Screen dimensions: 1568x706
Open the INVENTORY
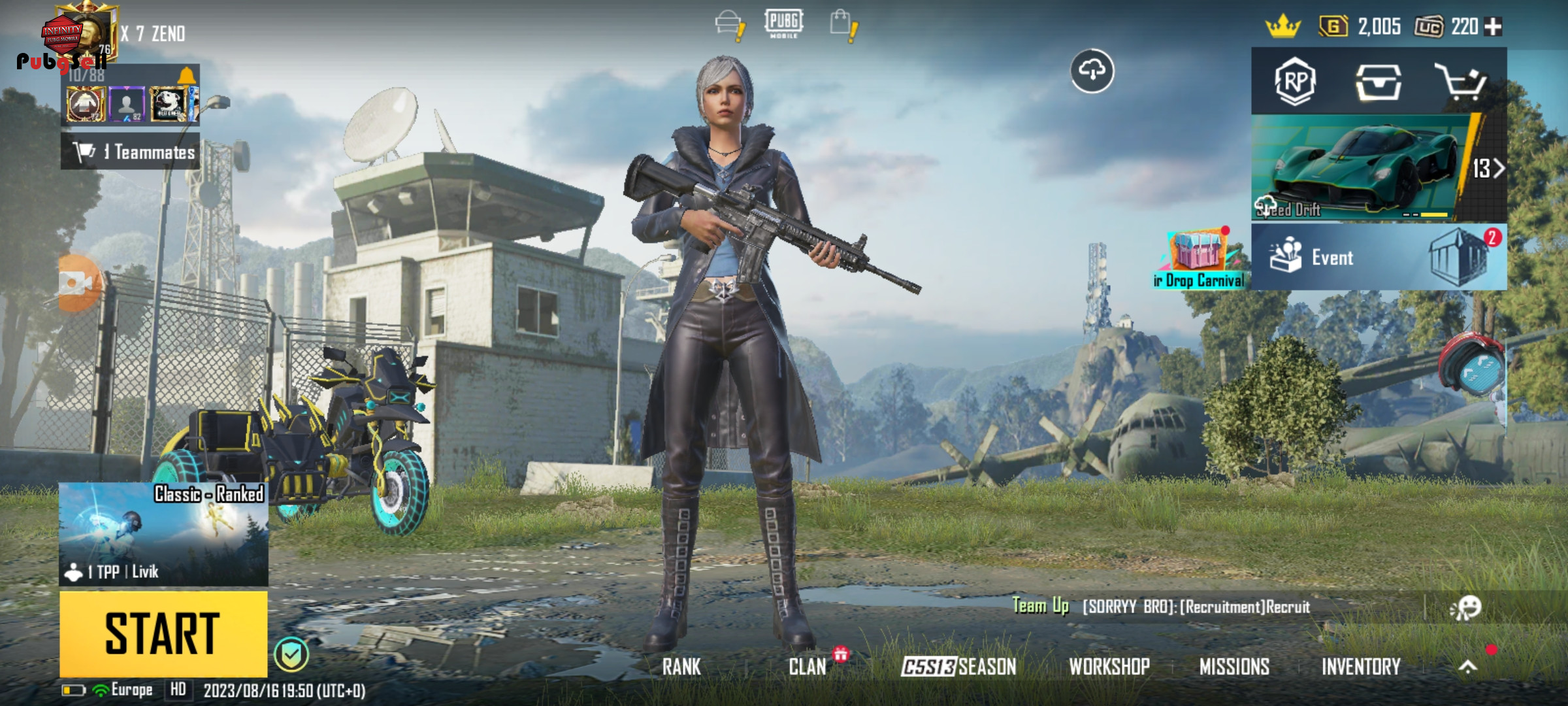(x=1361, y=667)
